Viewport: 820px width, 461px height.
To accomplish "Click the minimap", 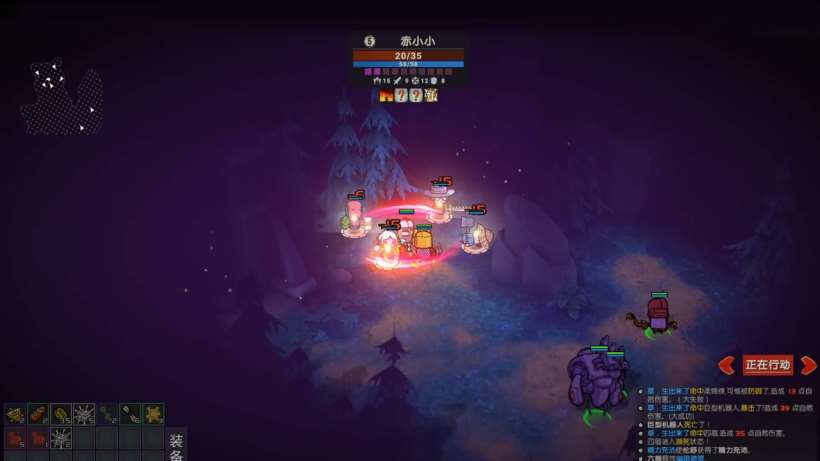I will 62,97.
